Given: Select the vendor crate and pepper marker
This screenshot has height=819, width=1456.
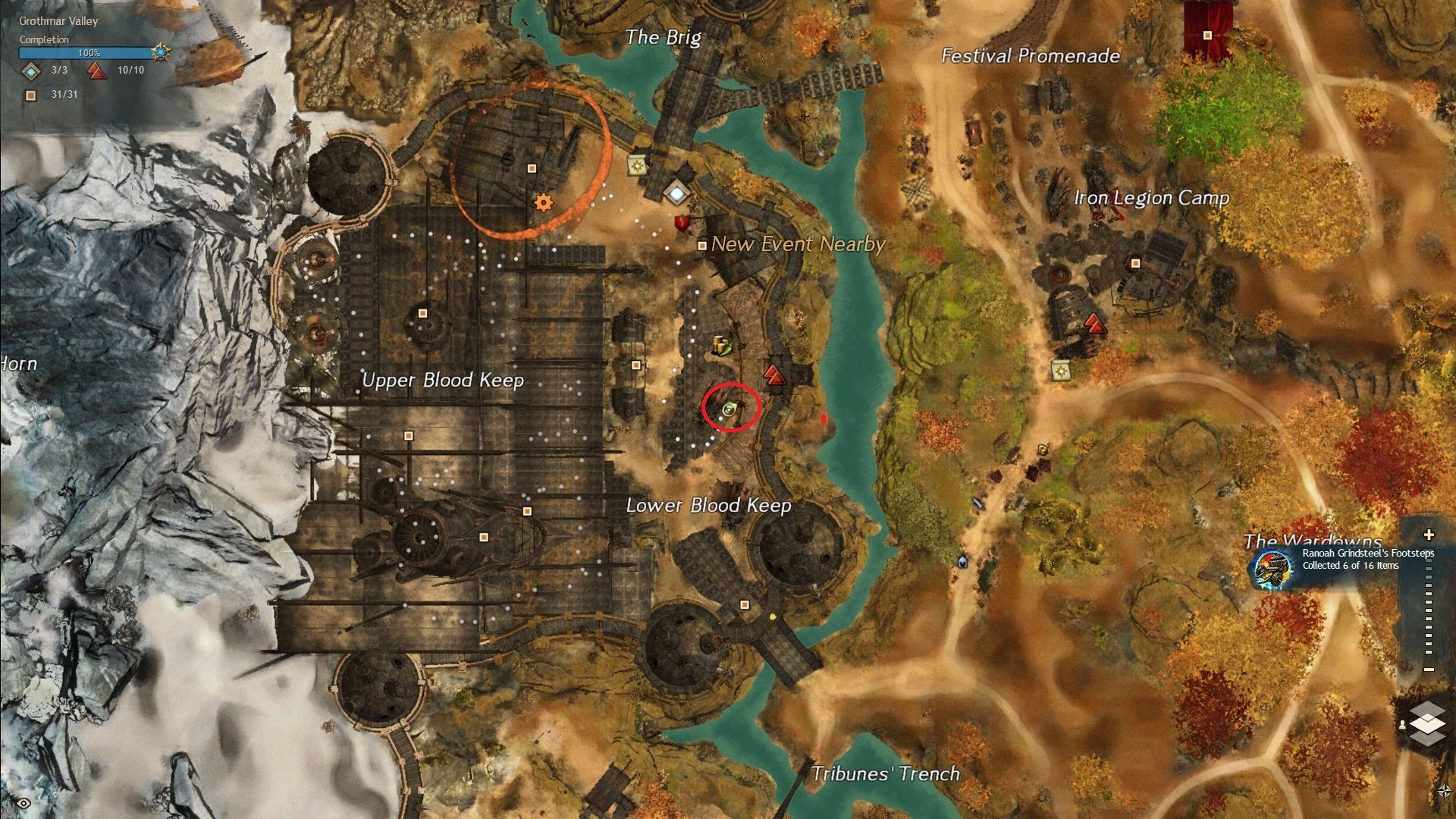Looking at the screenshot, I should [x=721, y=347].
